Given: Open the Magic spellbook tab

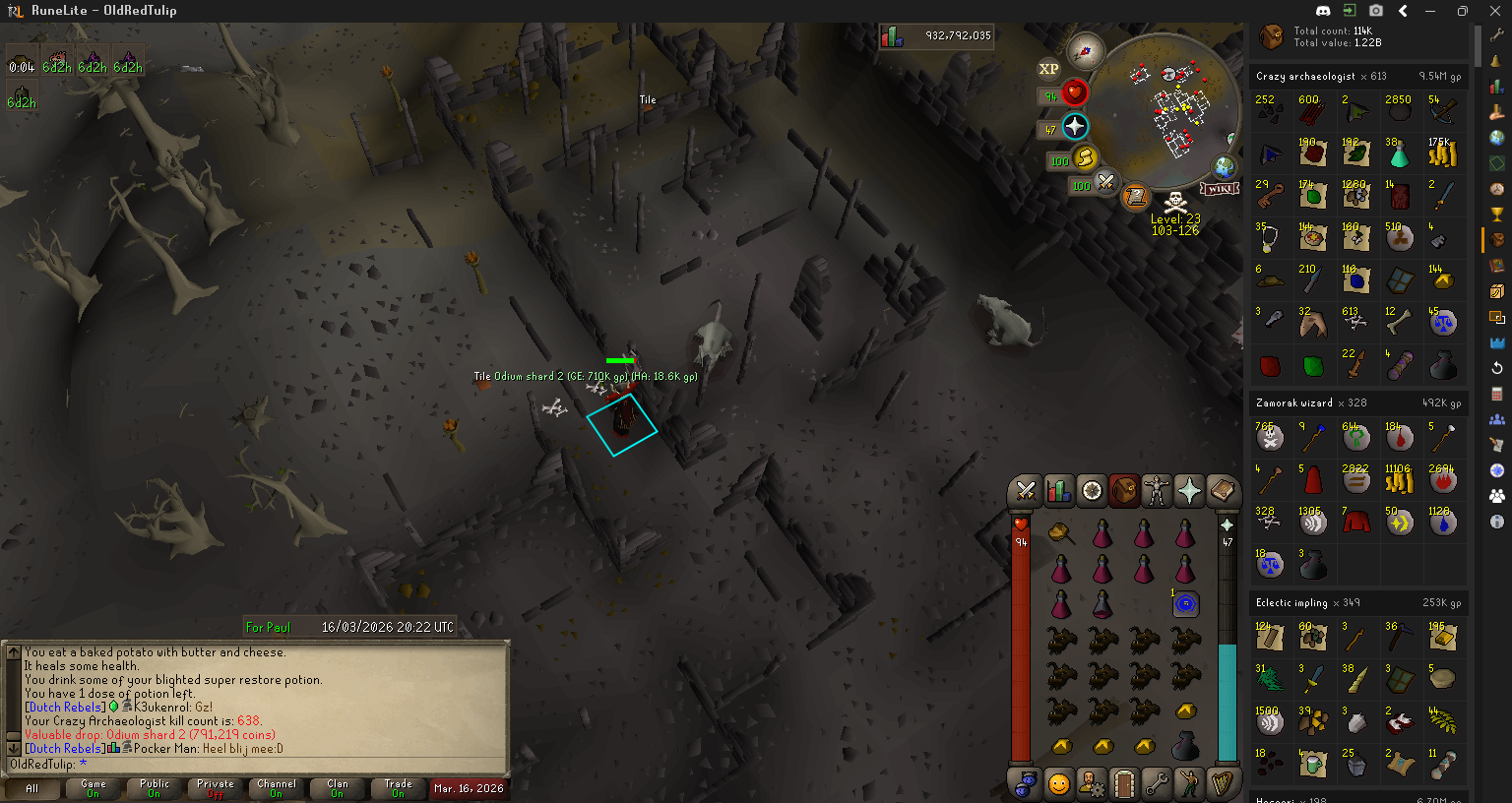Looking at the screenshot, I should pyautogui.click(x=1222, y=490).
